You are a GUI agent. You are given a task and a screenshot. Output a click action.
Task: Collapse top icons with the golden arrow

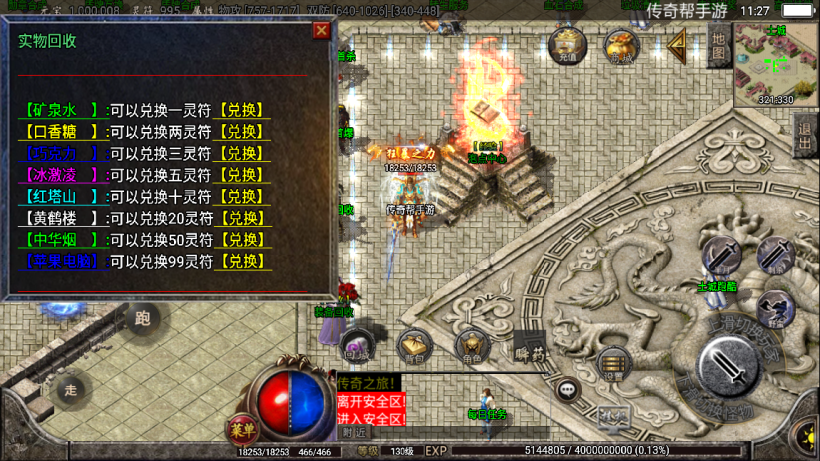677,45
